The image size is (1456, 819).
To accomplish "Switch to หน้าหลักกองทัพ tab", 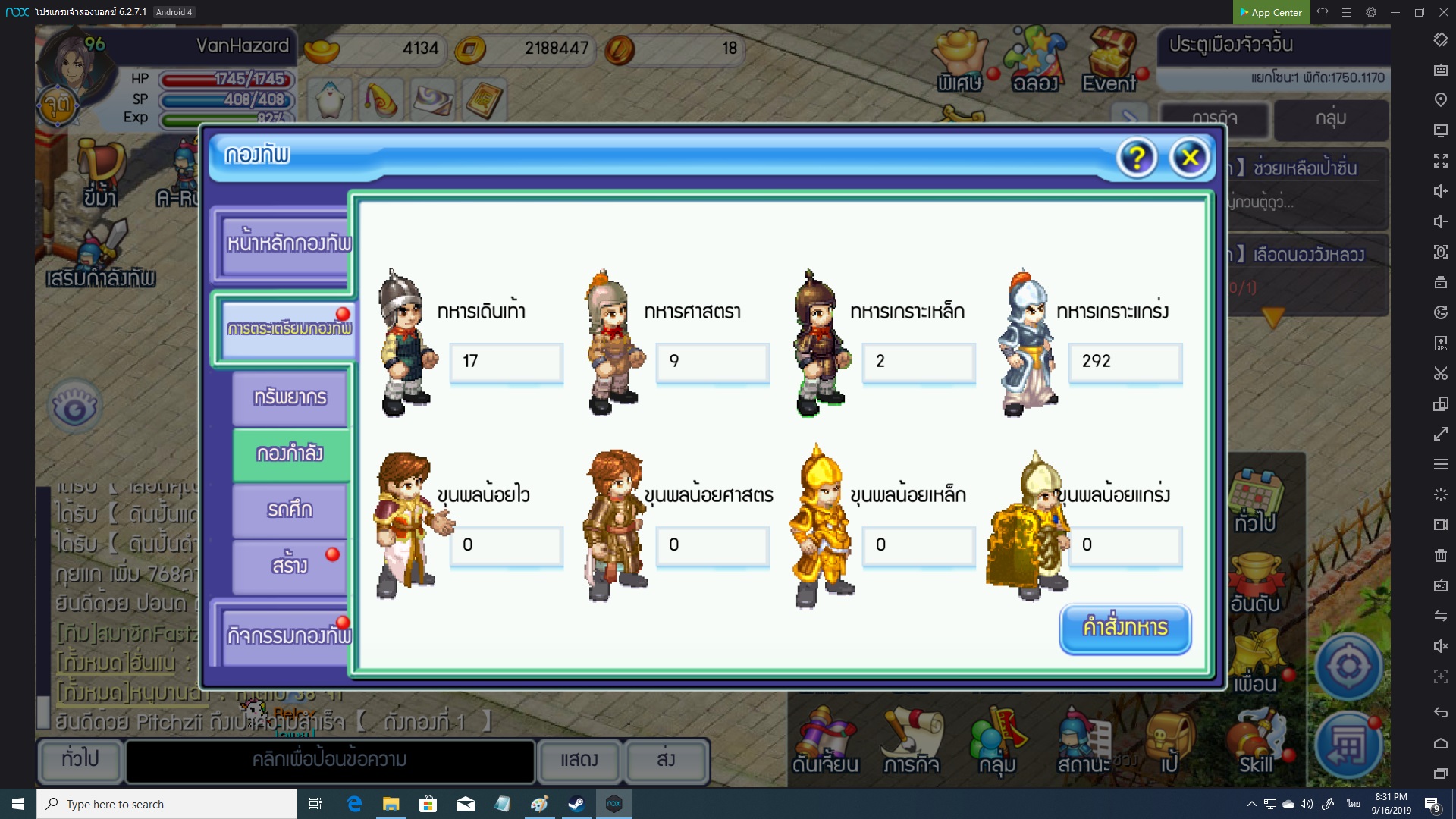I will [287, 244].
